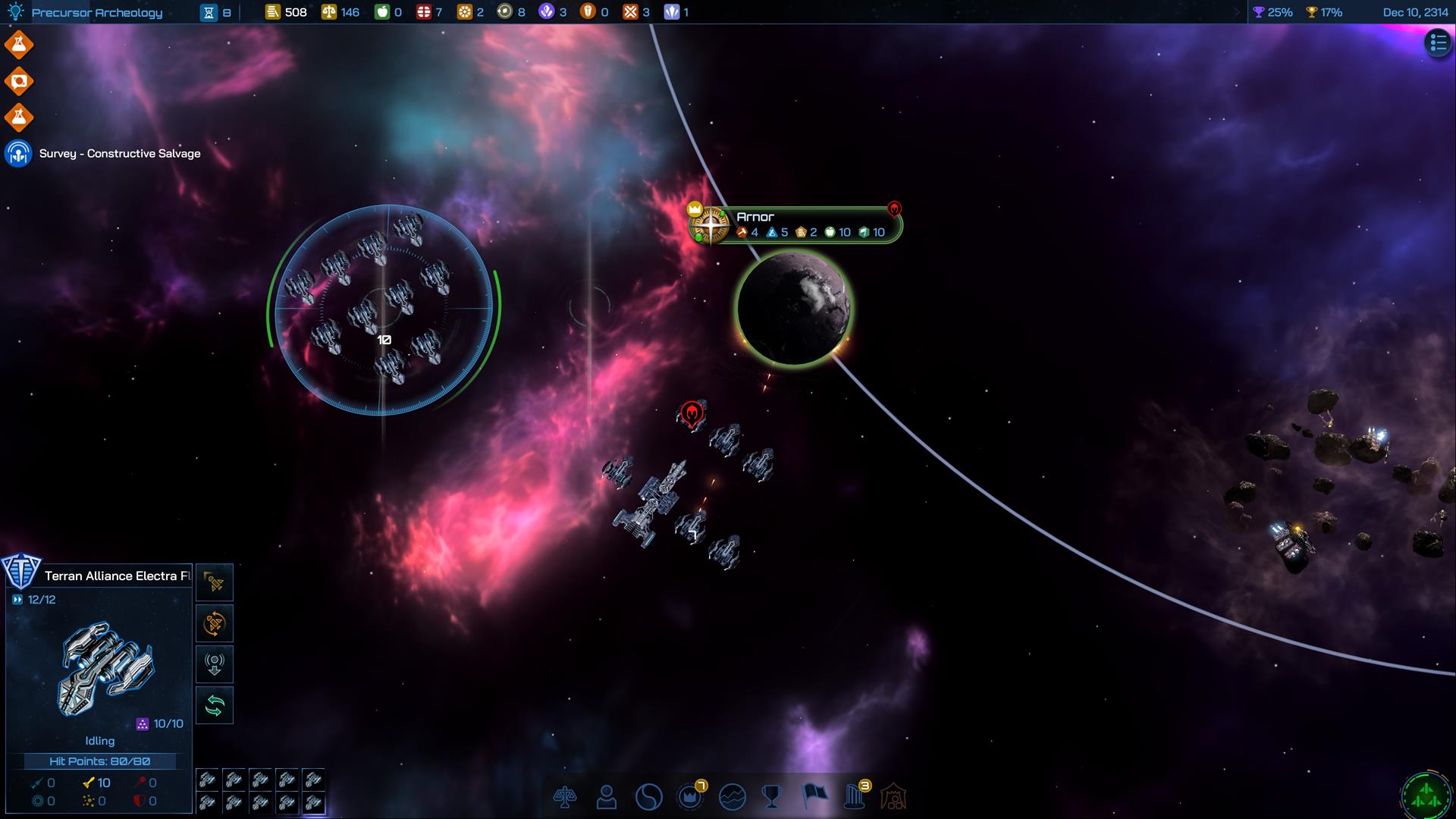Select the Terran Alliance fleet emblem
This screenshot has width=1456, height=819.
20,570
